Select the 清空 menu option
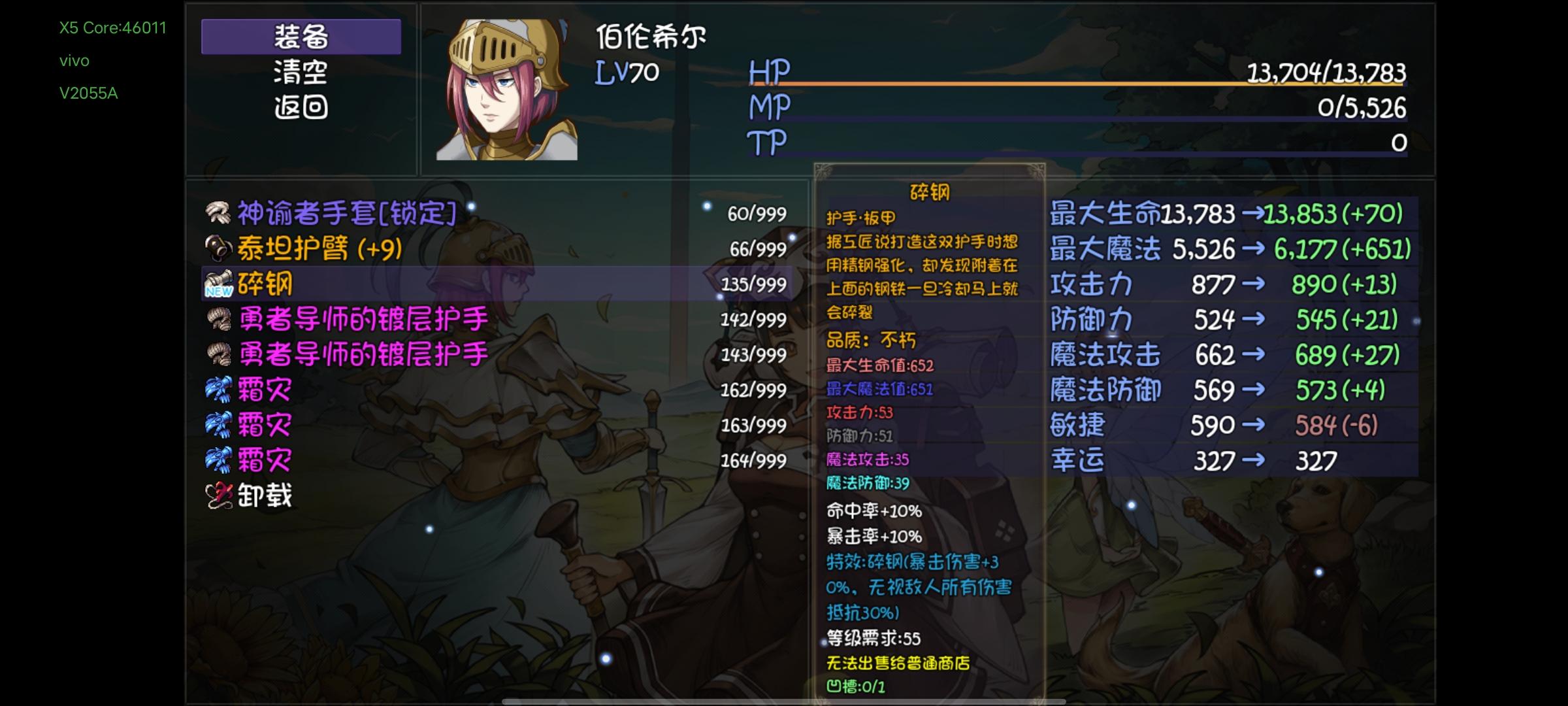This screenshot has height=706, width=1568. pyautogui.click(x=302, y=74)
